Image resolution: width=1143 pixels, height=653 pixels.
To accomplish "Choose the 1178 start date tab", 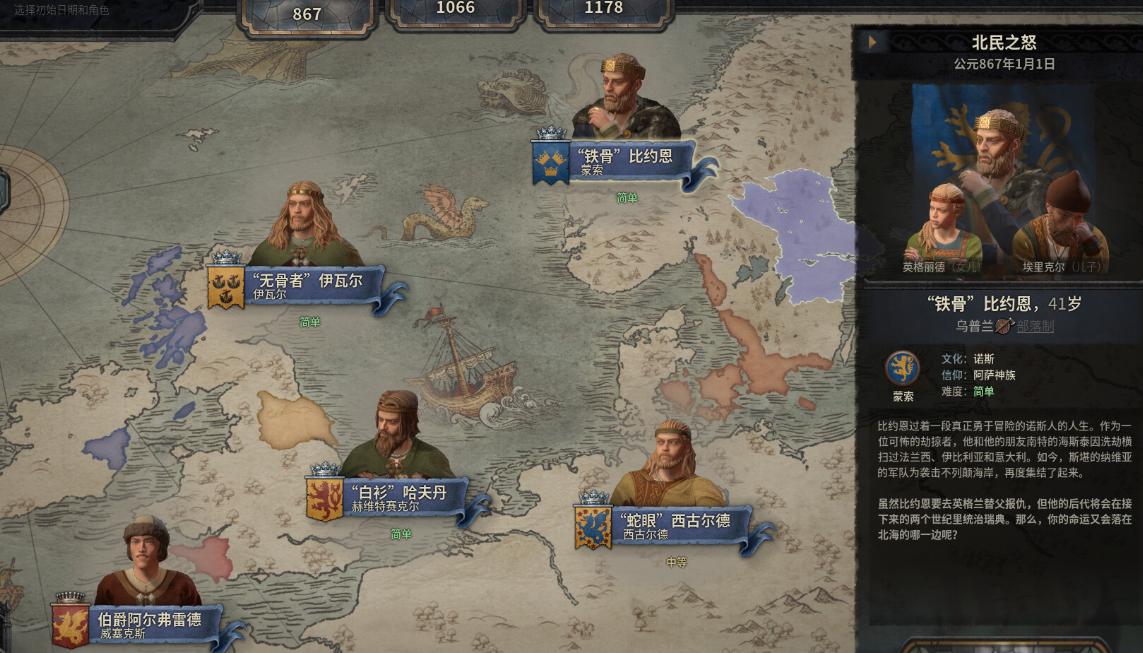I will coord(603,9).
